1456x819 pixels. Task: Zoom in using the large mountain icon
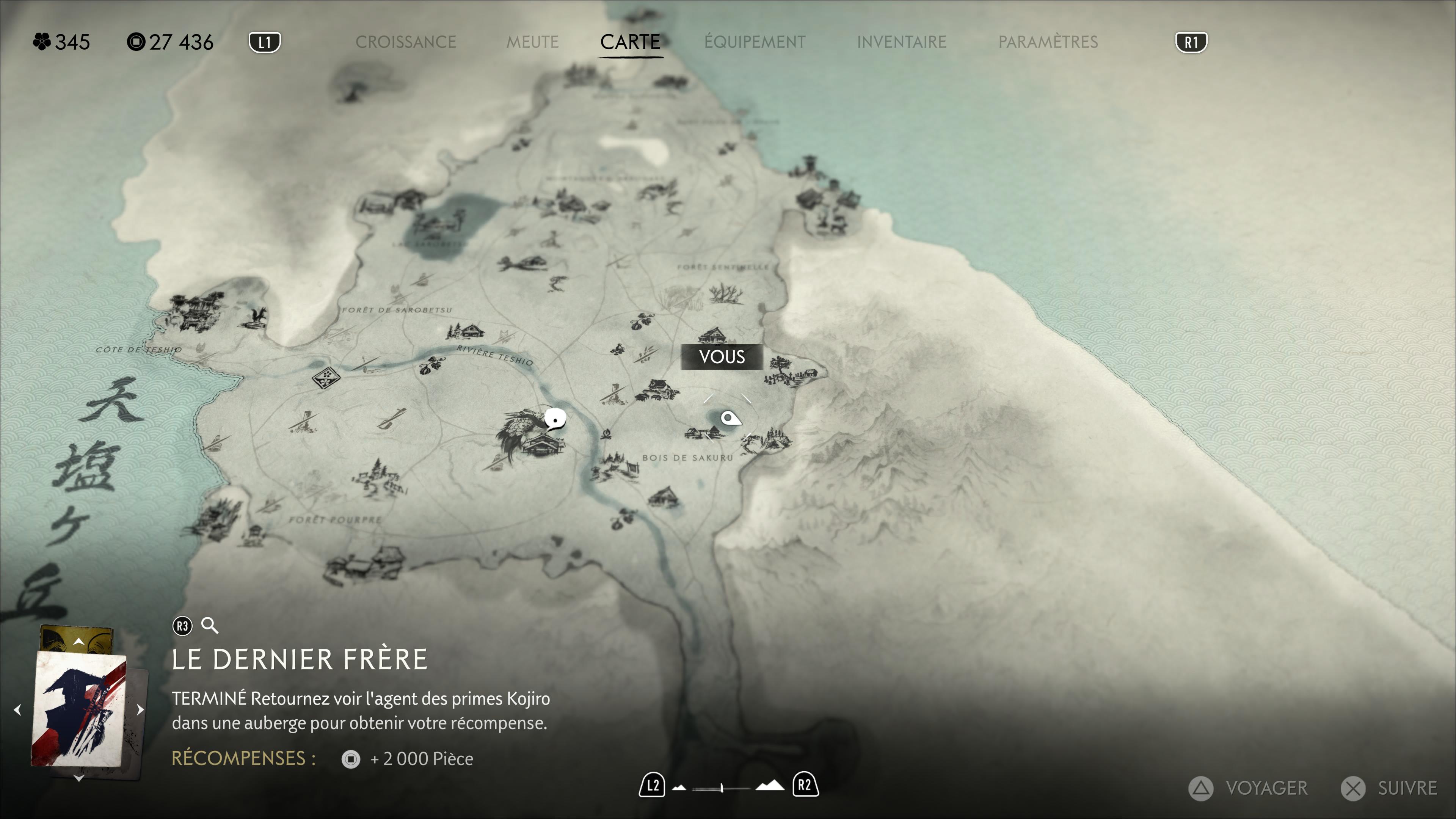click(770, 786)
